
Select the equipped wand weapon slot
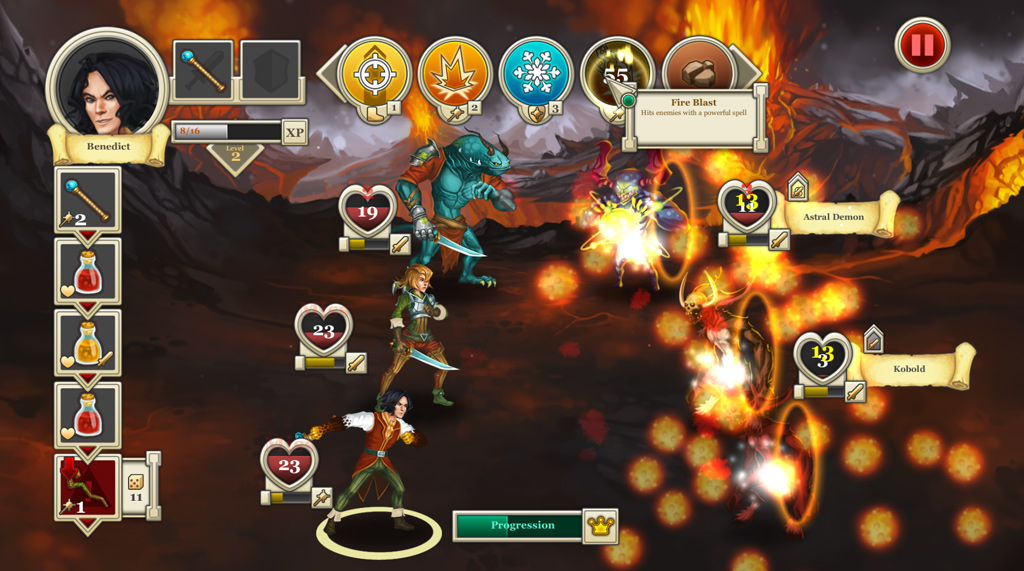(204, 70)
